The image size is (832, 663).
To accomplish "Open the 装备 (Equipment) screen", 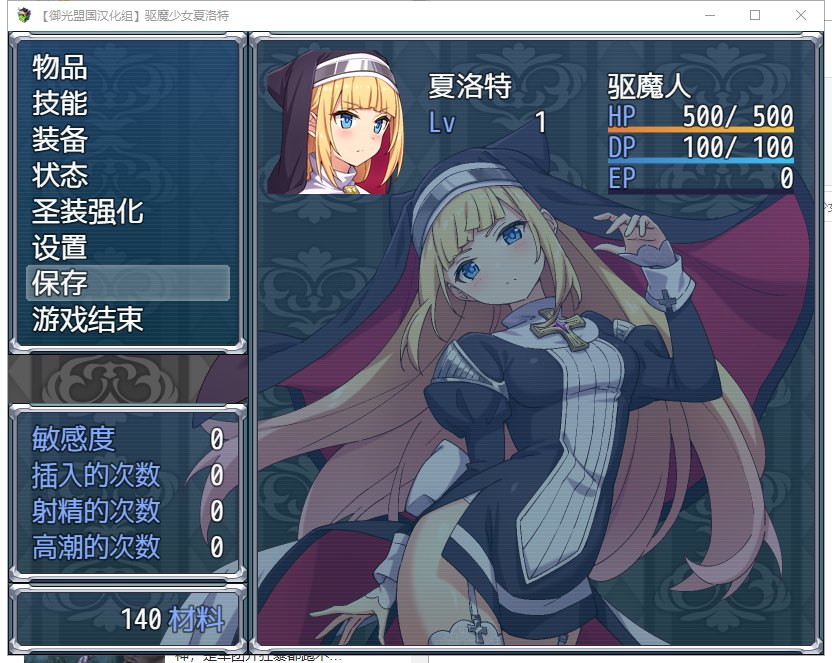I will 60,140.
